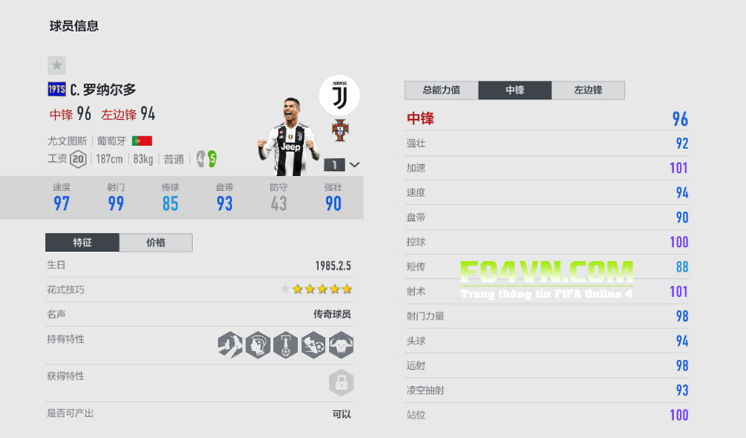Switch to the 特征 tab
The width and height of the screenshot is (746, 438).
tap(82, 243)
